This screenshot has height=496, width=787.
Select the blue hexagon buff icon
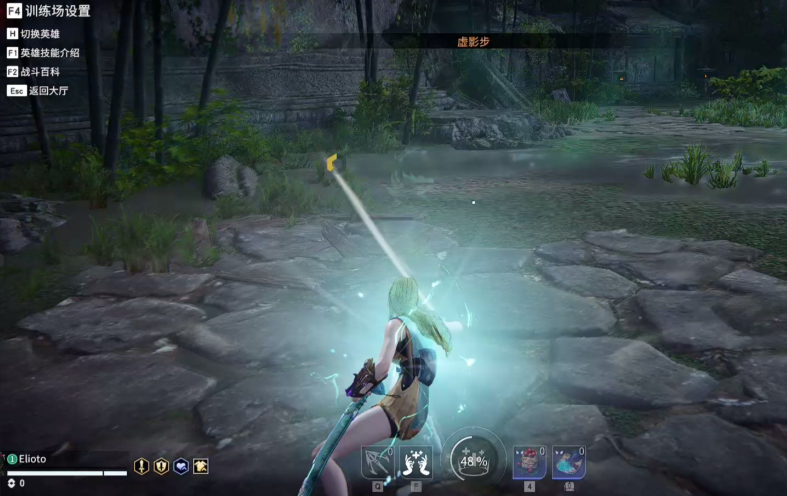(181, 466)
